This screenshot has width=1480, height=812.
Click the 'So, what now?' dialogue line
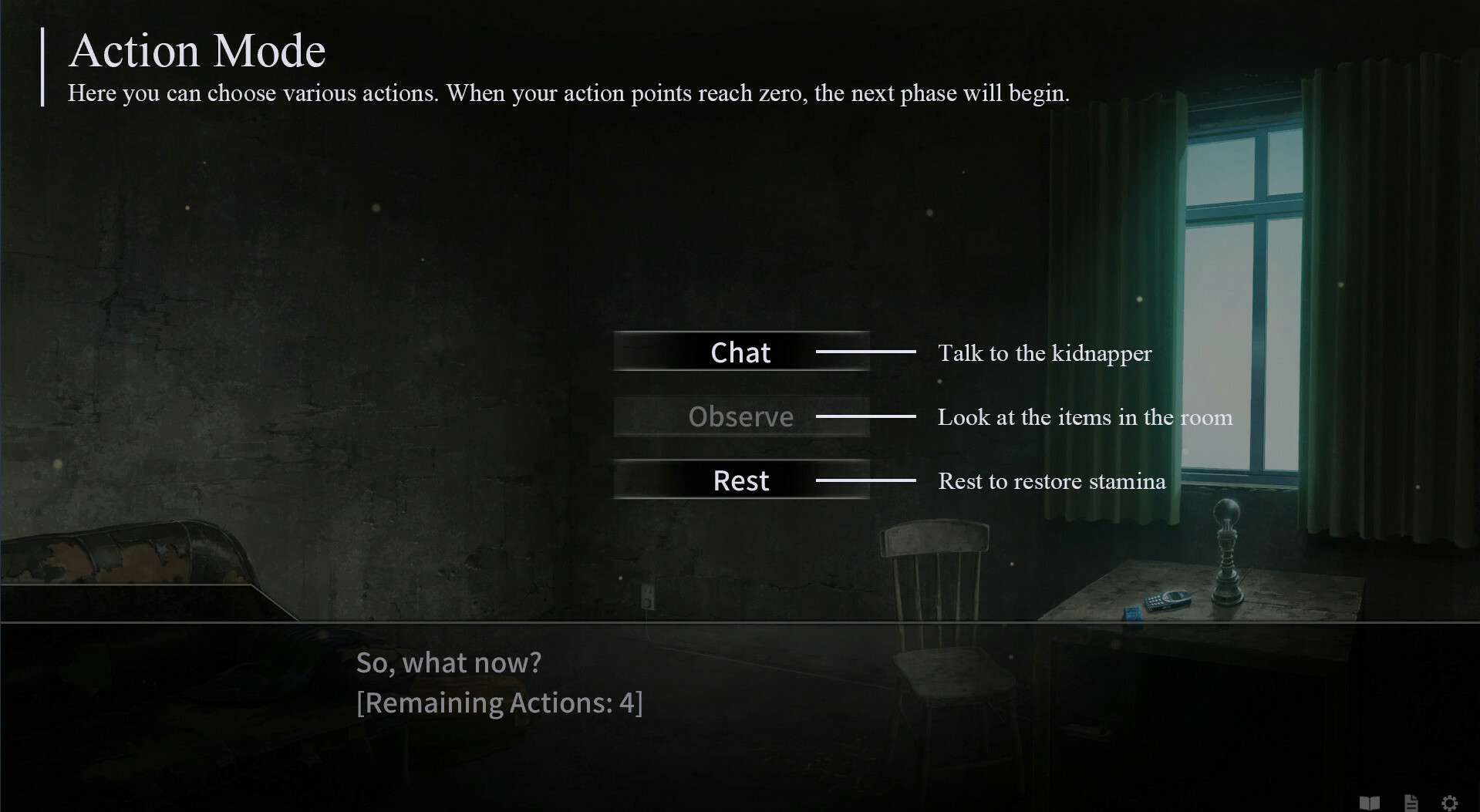tap(450, 662)
